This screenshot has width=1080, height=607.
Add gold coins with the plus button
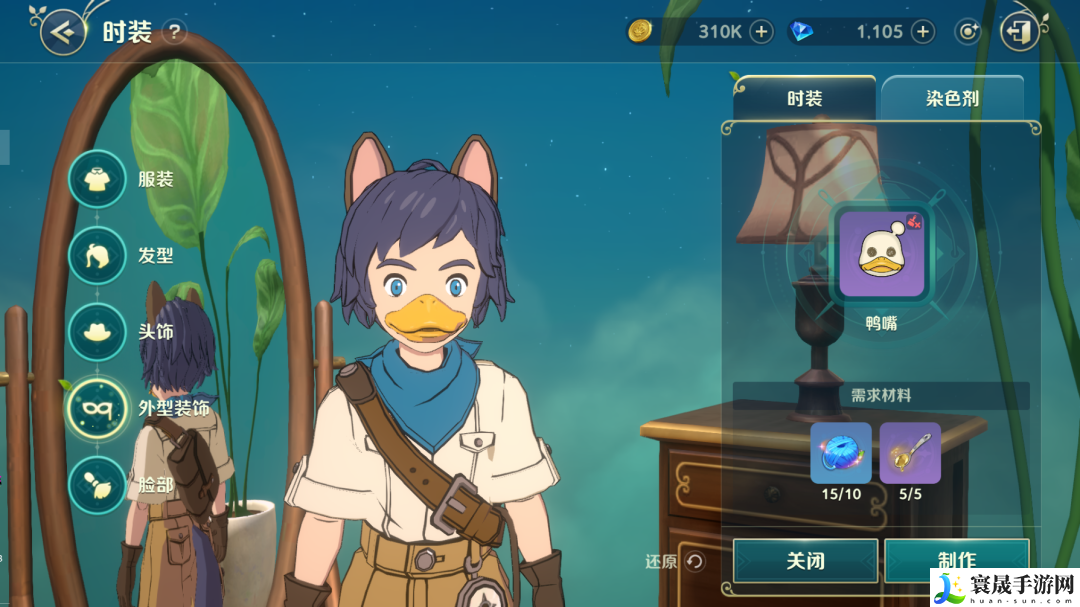(762, 32)
